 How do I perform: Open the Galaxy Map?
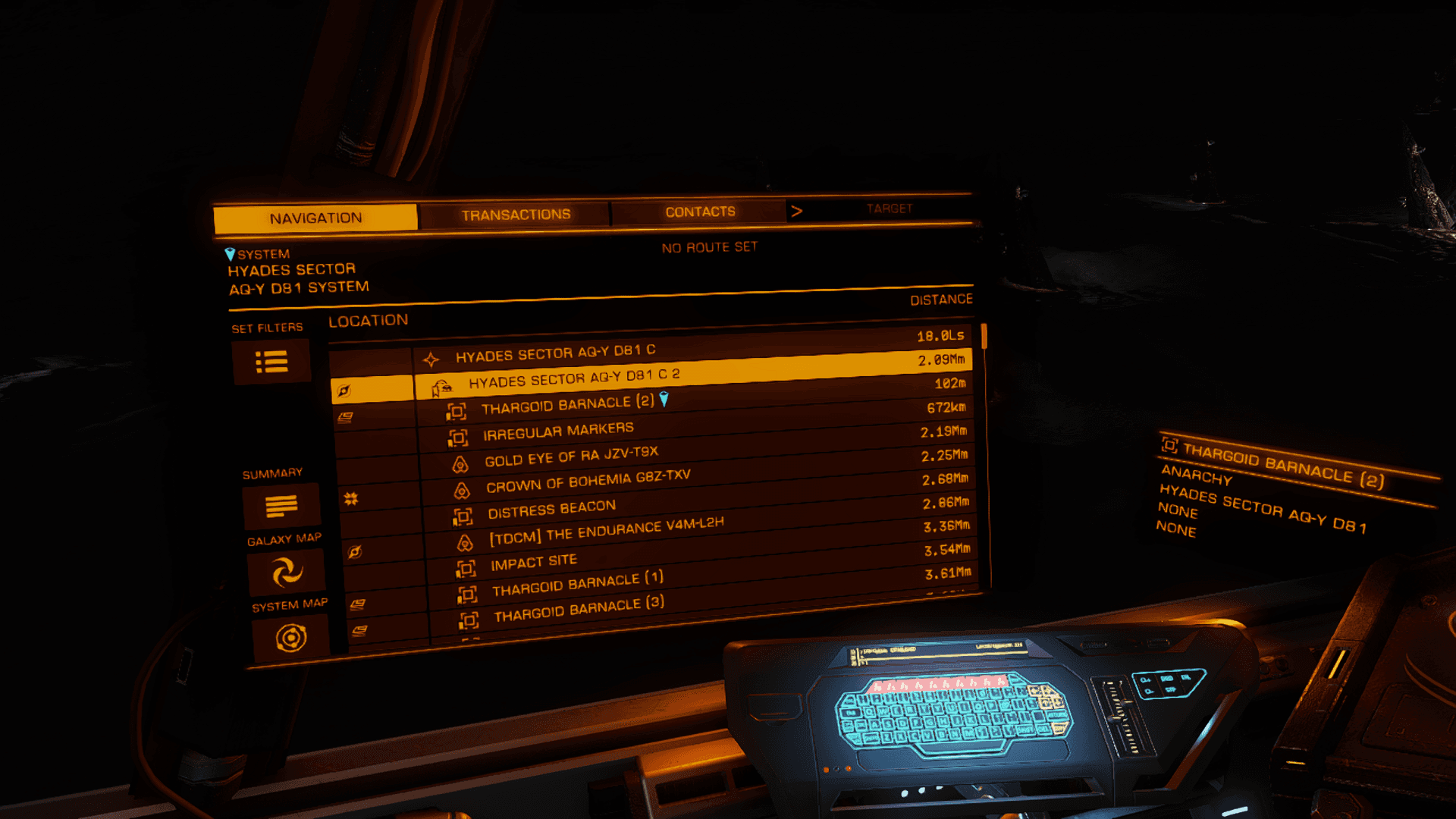tap(287, 572)
